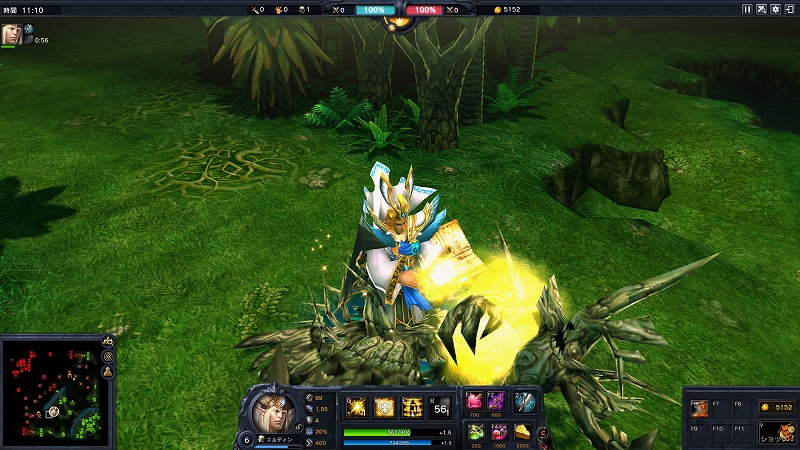Activate the Q light burst ability

click(357, 407)
